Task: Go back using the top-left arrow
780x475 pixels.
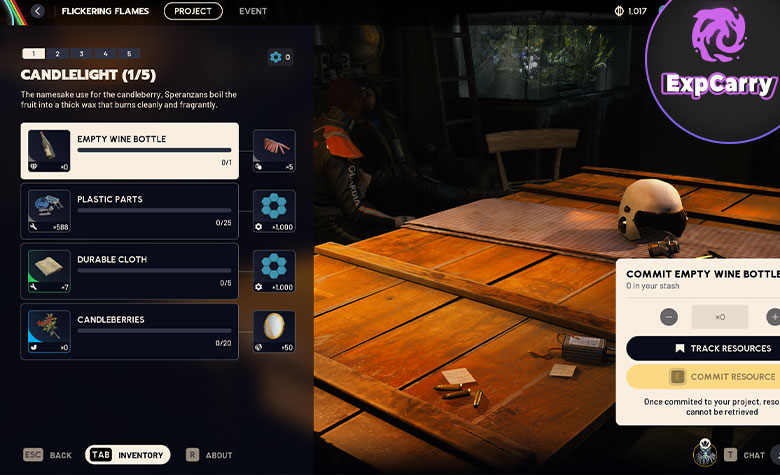Action: [x=38, y=11]
